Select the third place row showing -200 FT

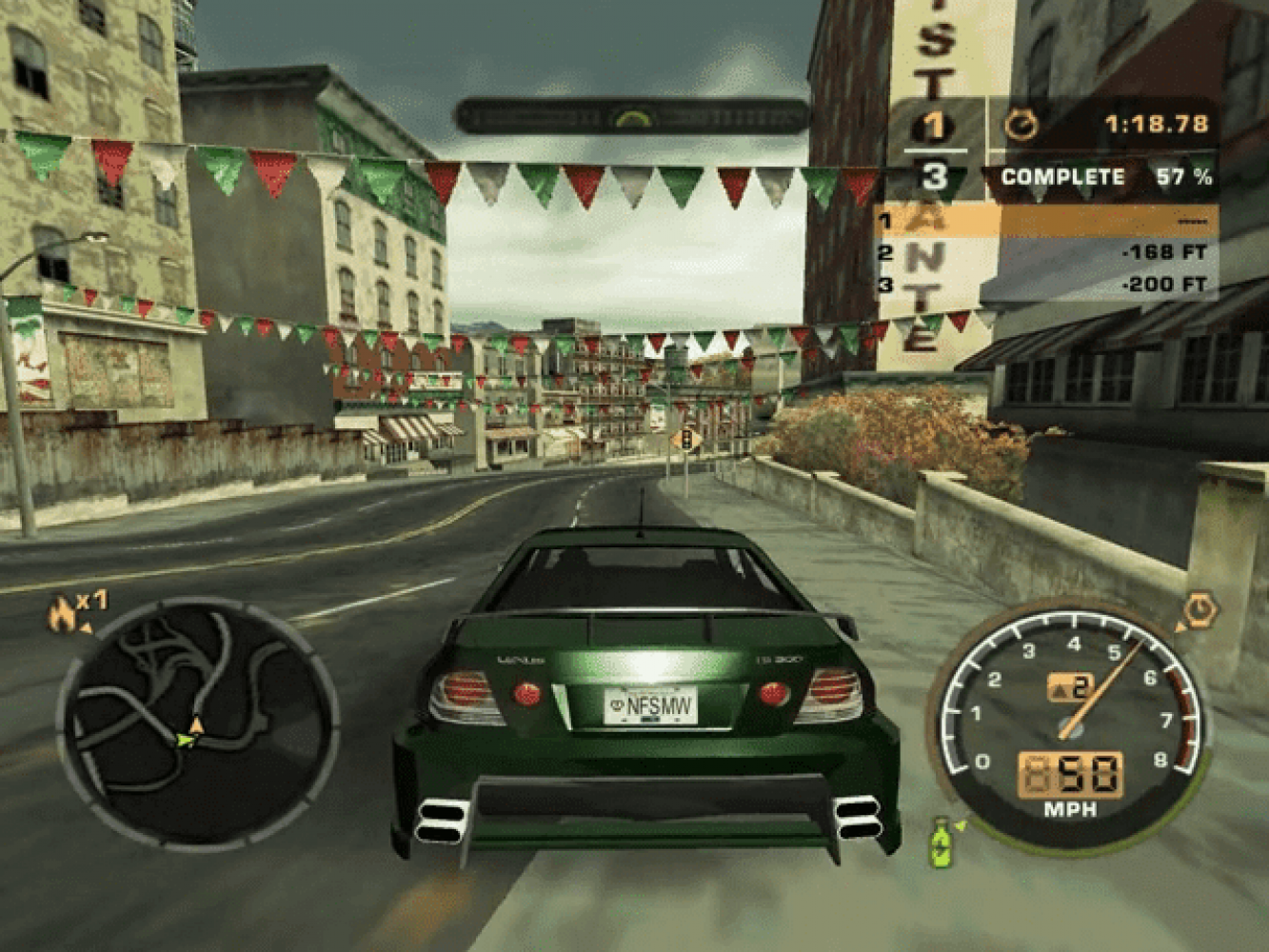[1045, 285]
